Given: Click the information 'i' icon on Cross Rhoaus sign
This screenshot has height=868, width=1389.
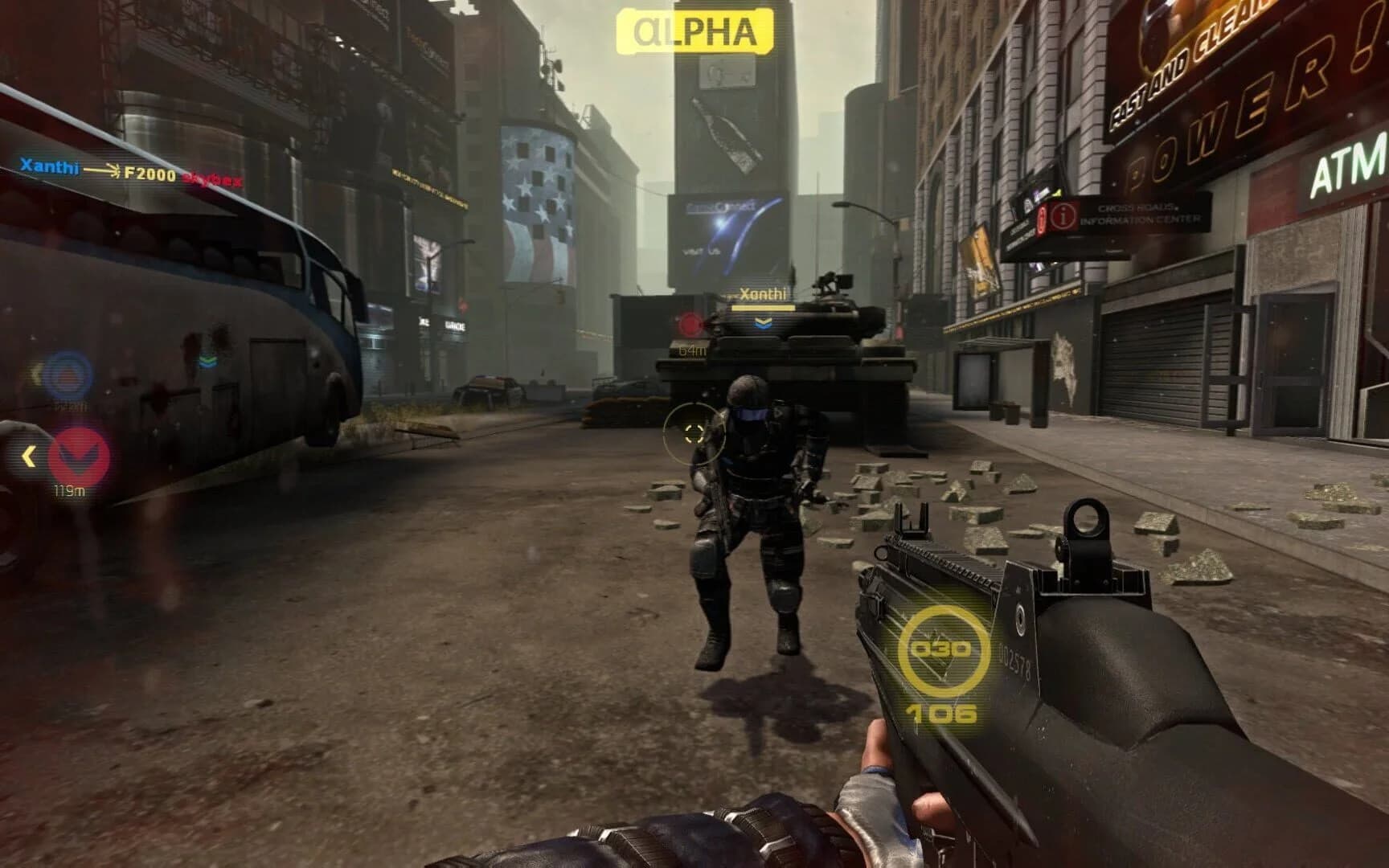Looking at the screenshot, I should pos(1065,215).
